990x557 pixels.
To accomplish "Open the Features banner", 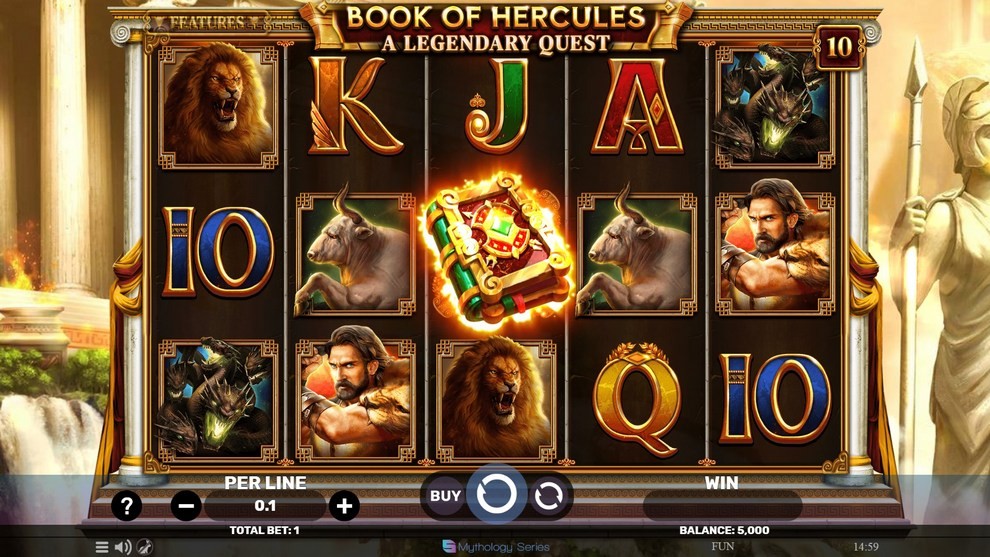I will pos(207,21).
